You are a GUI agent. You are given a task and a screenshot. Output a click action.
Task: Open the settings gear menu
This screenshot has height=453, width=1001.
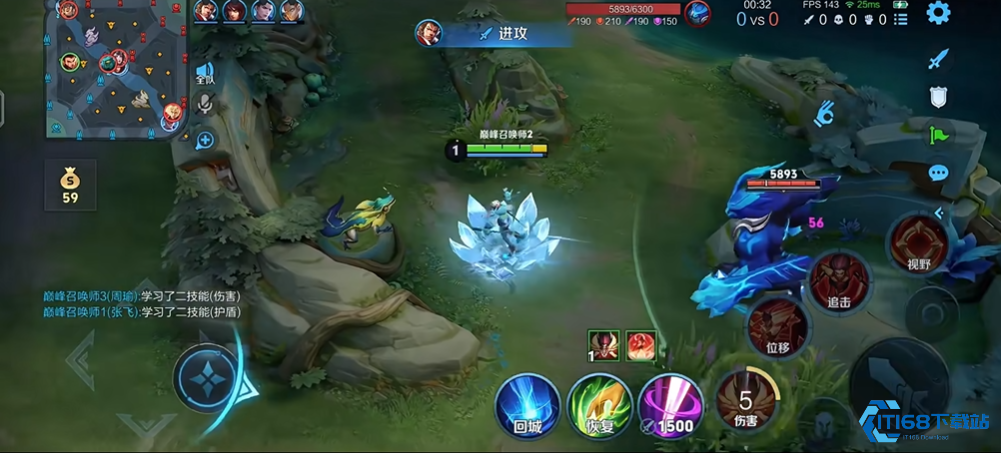click(938, 13)
